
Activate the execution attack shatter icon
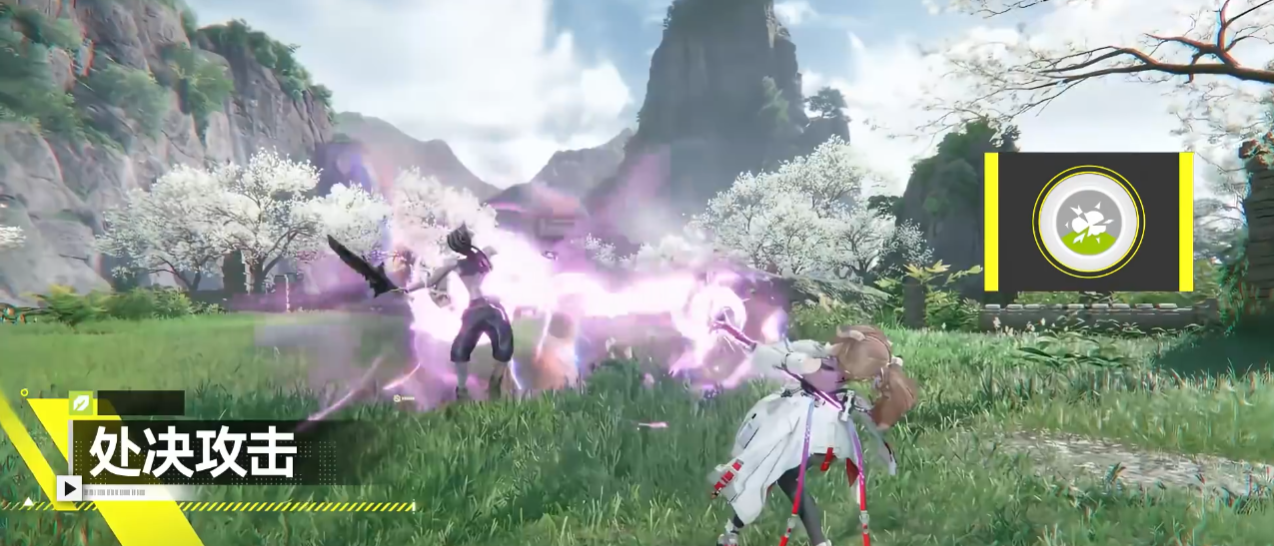pyautogui.click(x=1087, y=220)
